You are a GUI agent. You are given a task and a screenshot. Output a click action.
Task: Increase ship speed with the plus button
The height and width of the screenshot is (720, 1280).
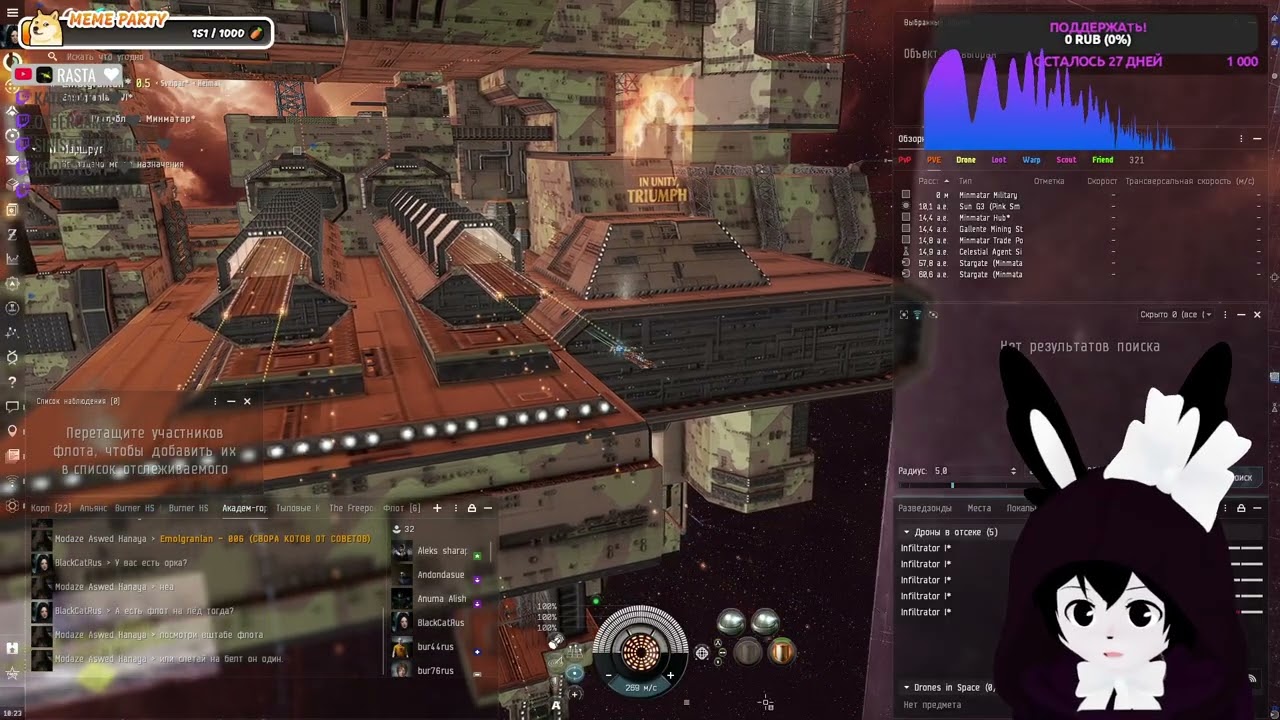point(670,675)
